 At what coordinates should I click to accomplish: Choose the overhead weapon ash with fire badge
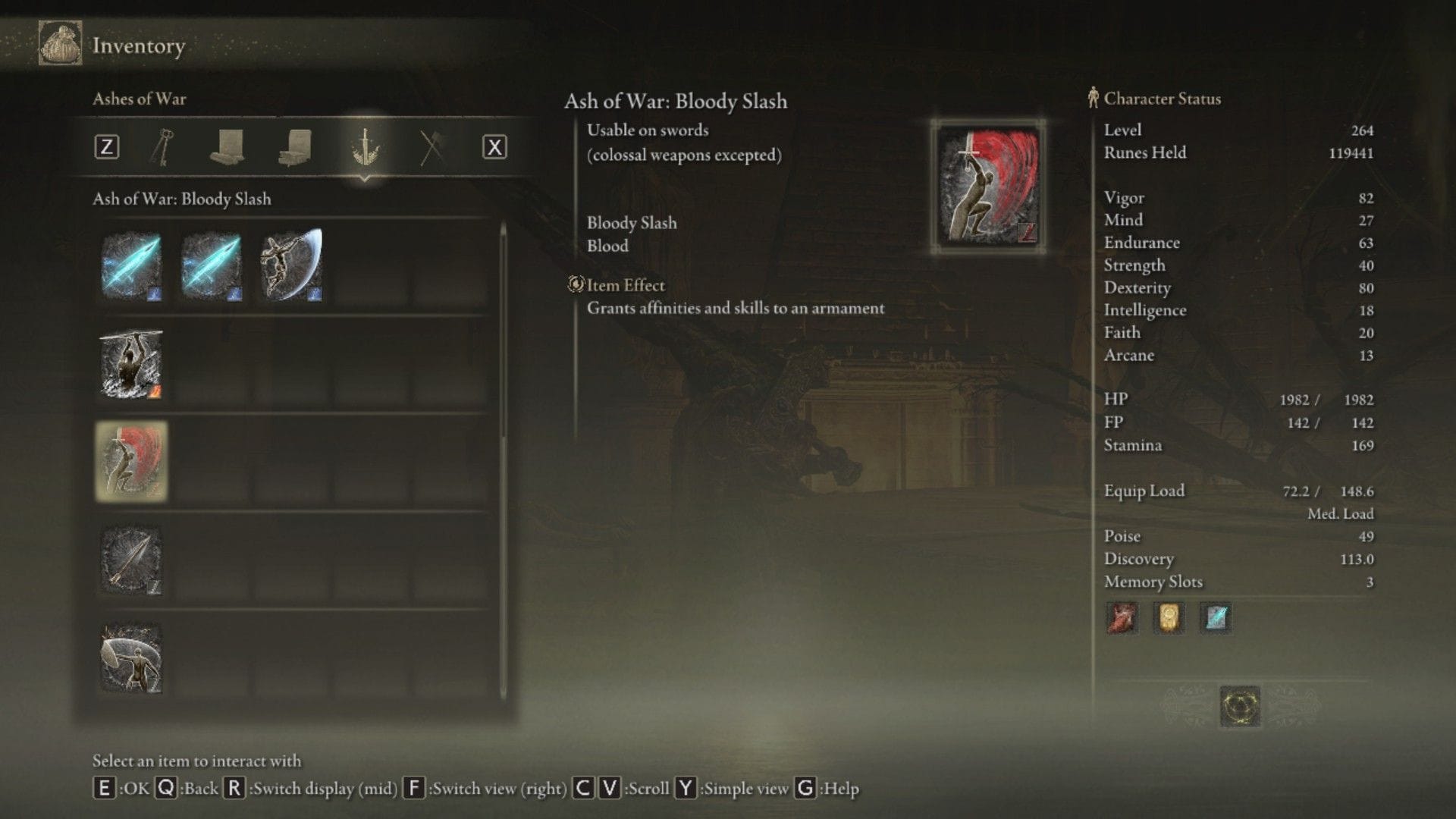[x=131, y=364]
